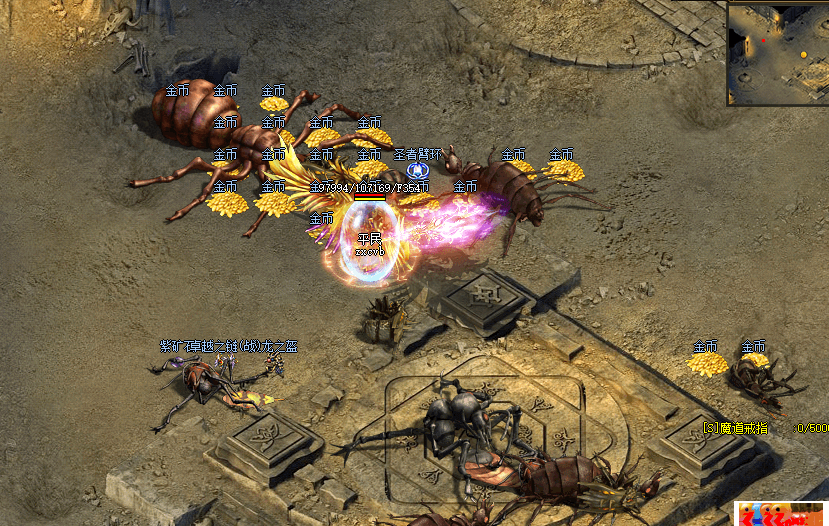829x526 pixels.
Task: Click the yellow marker on the minimap
Action: coord(802,53)
